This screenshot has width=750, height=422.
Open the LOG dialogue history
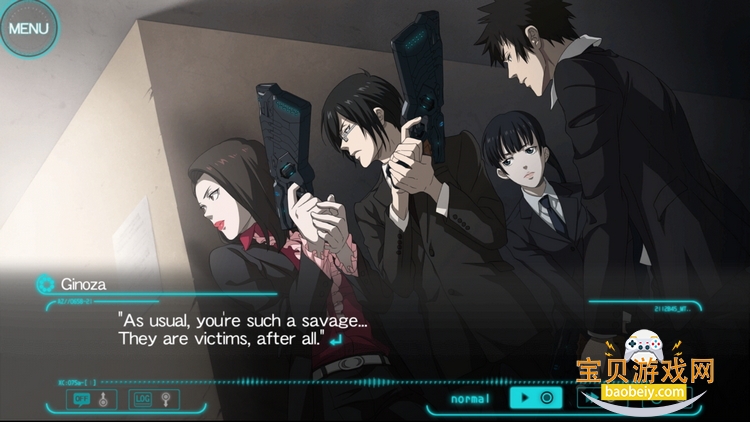click(x=141, y=398)
